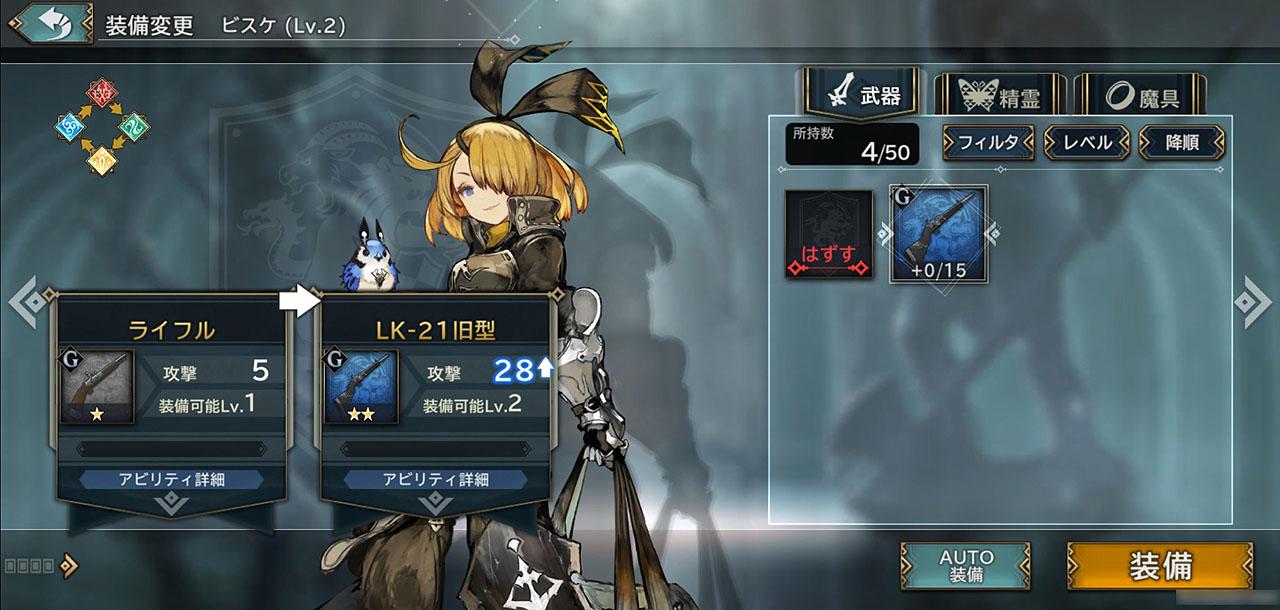This screenshot has height=610, width=1280.
Task: Select the 魔具 magic tools tab
Action: tap(1140, 97)
